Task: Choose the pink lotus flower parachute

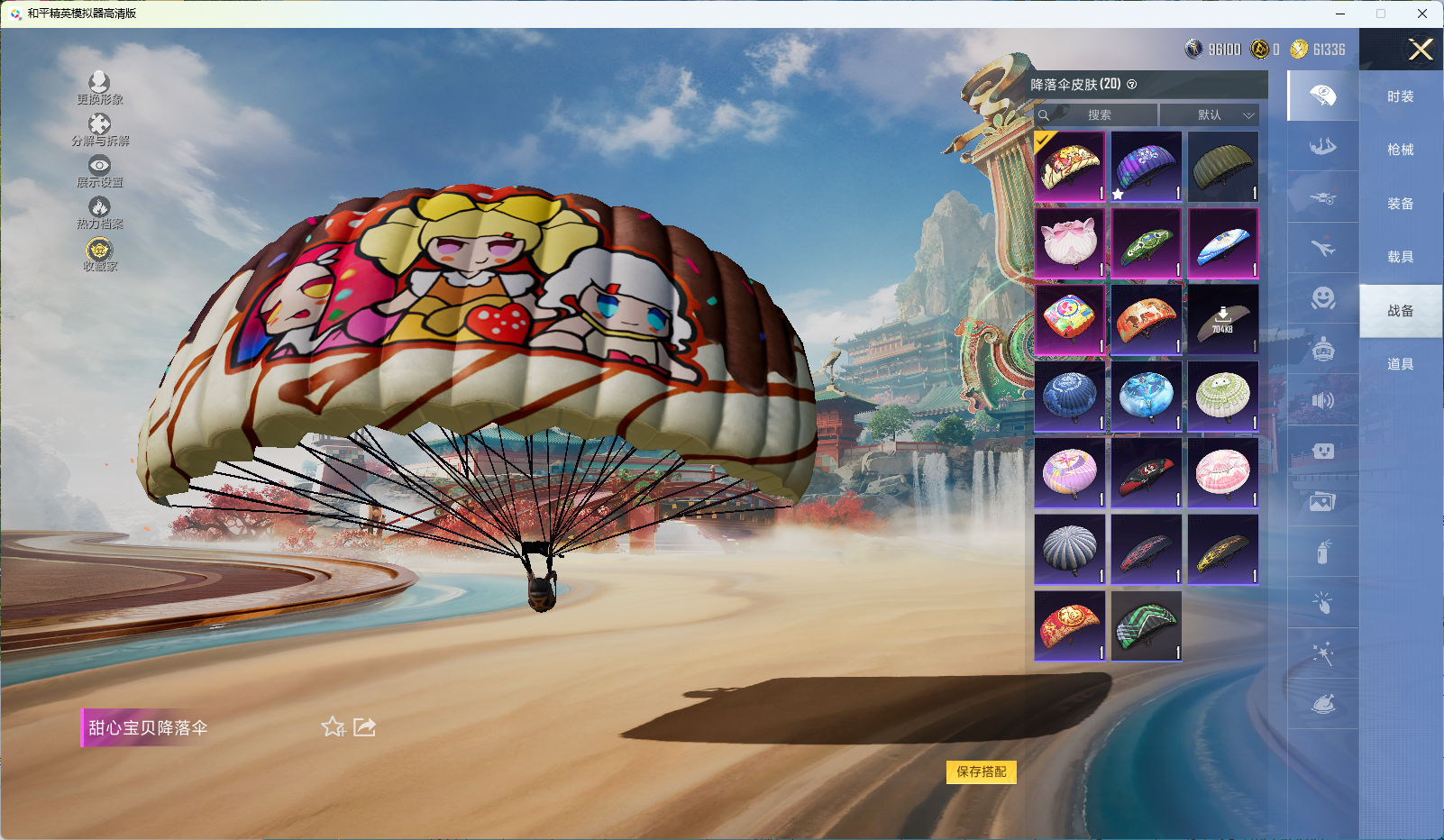Action: click(1069, 243)
